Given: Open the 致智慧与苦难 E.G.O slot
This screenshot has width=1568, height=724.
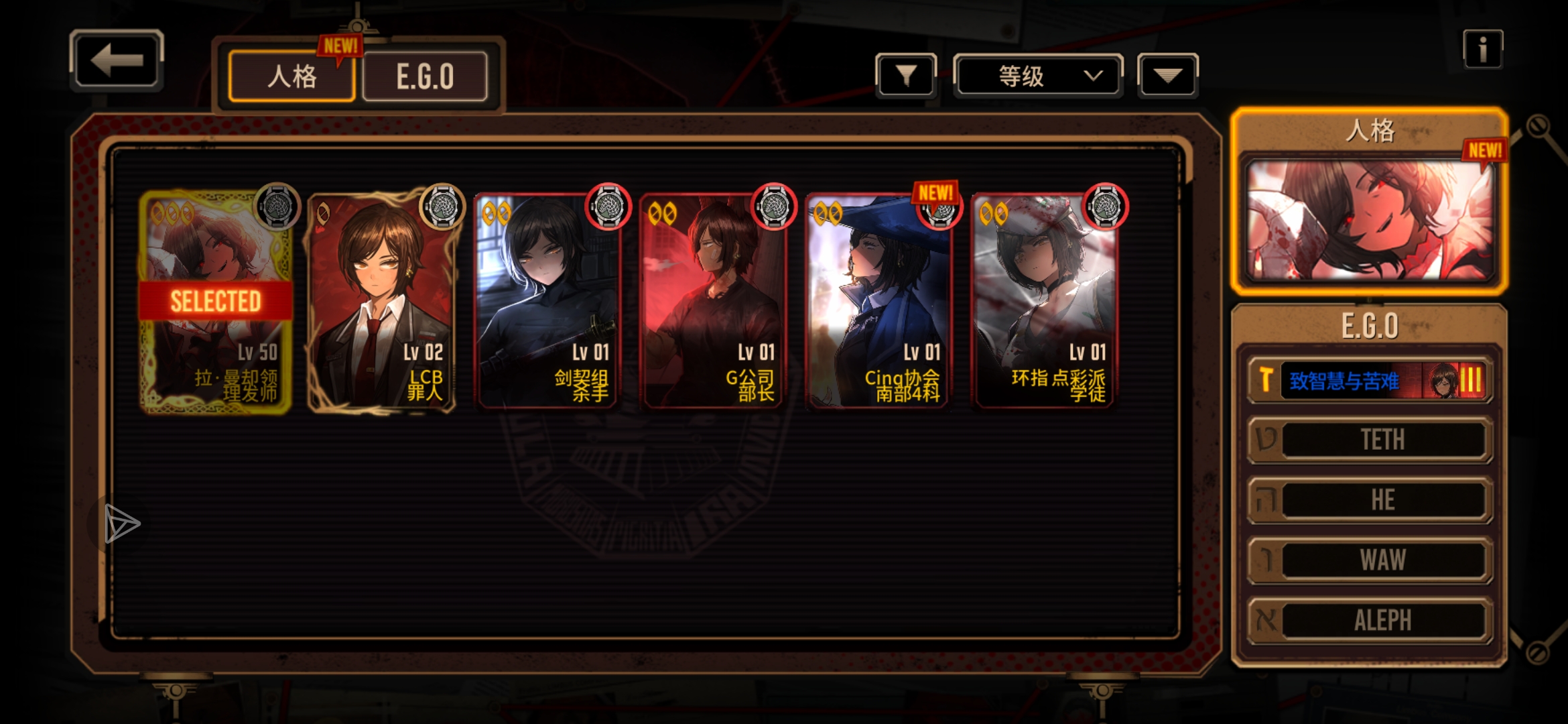Looking at the screenshot, I should pos(1370,381).
